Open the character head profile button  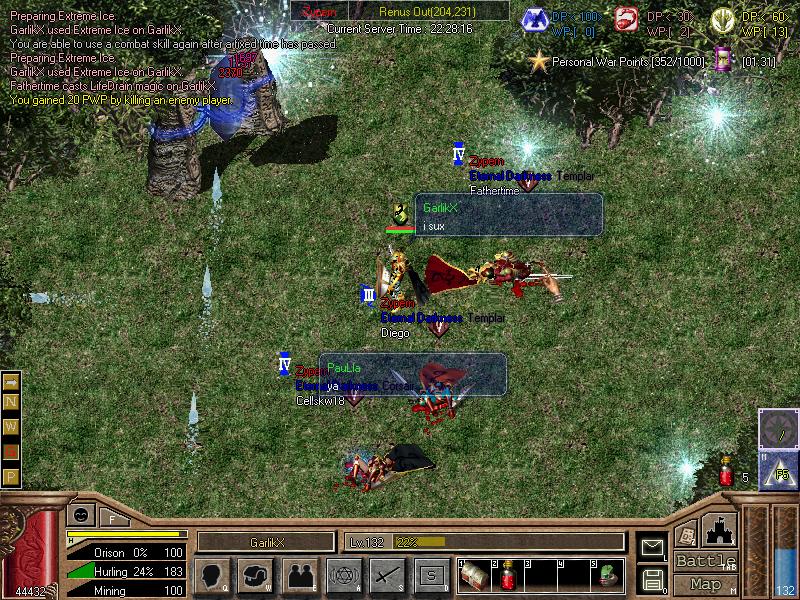coord(212,575)
